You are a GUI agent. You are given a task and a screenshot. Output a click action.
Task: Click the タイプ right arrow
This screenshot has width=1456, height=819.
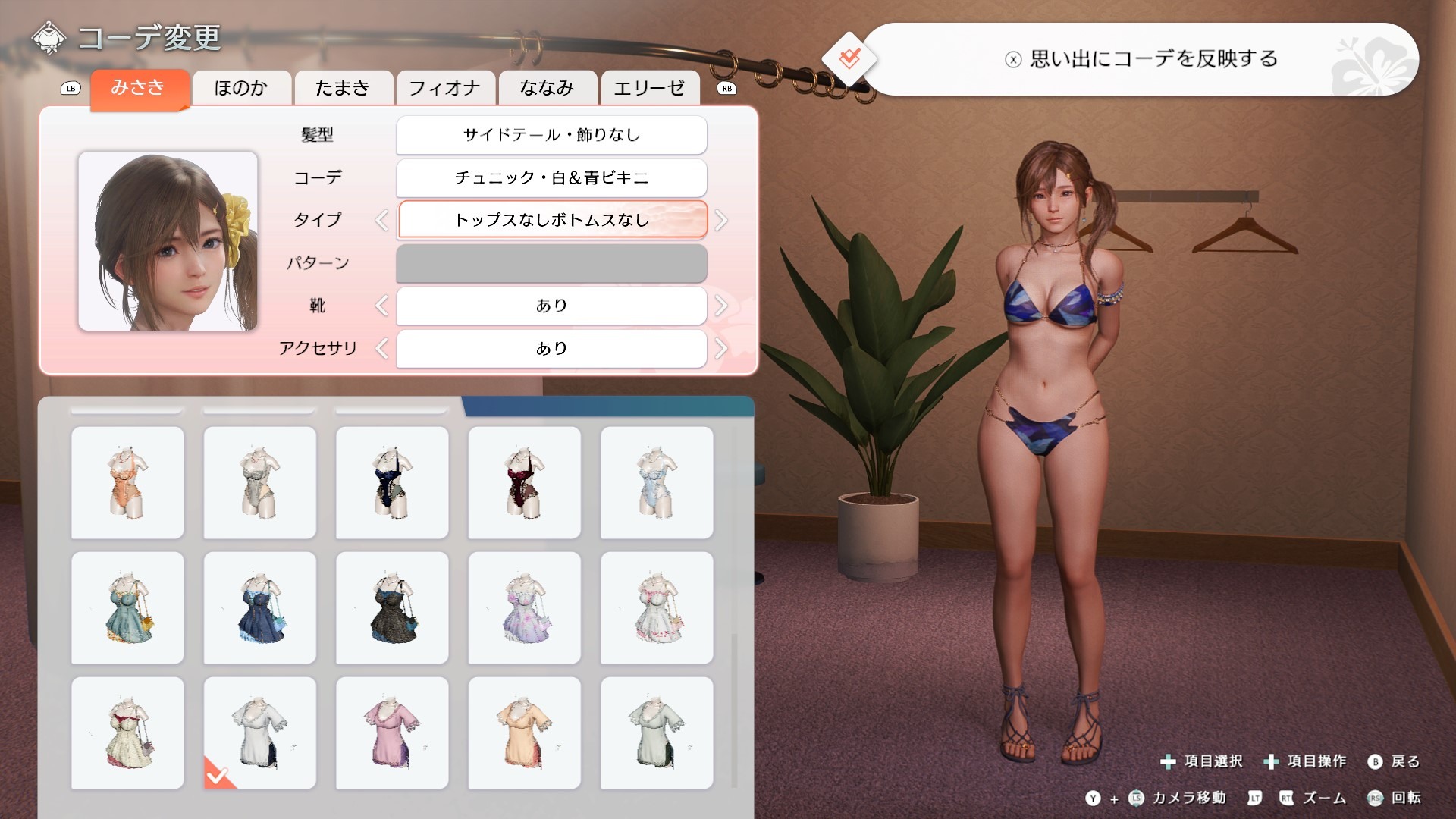720,221
